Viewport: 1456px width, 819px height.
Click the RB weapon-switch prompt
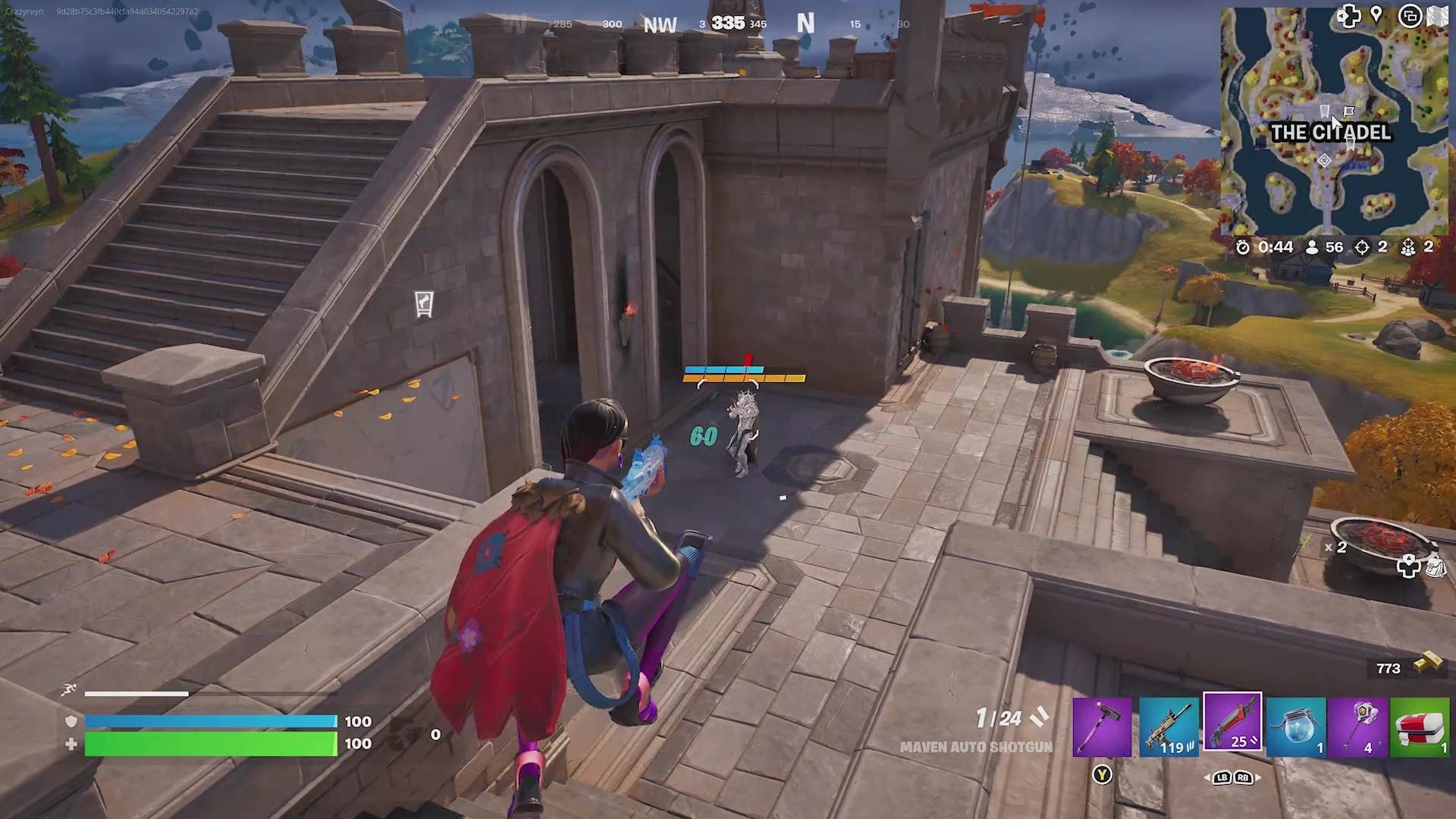[x=1243, y=777]
